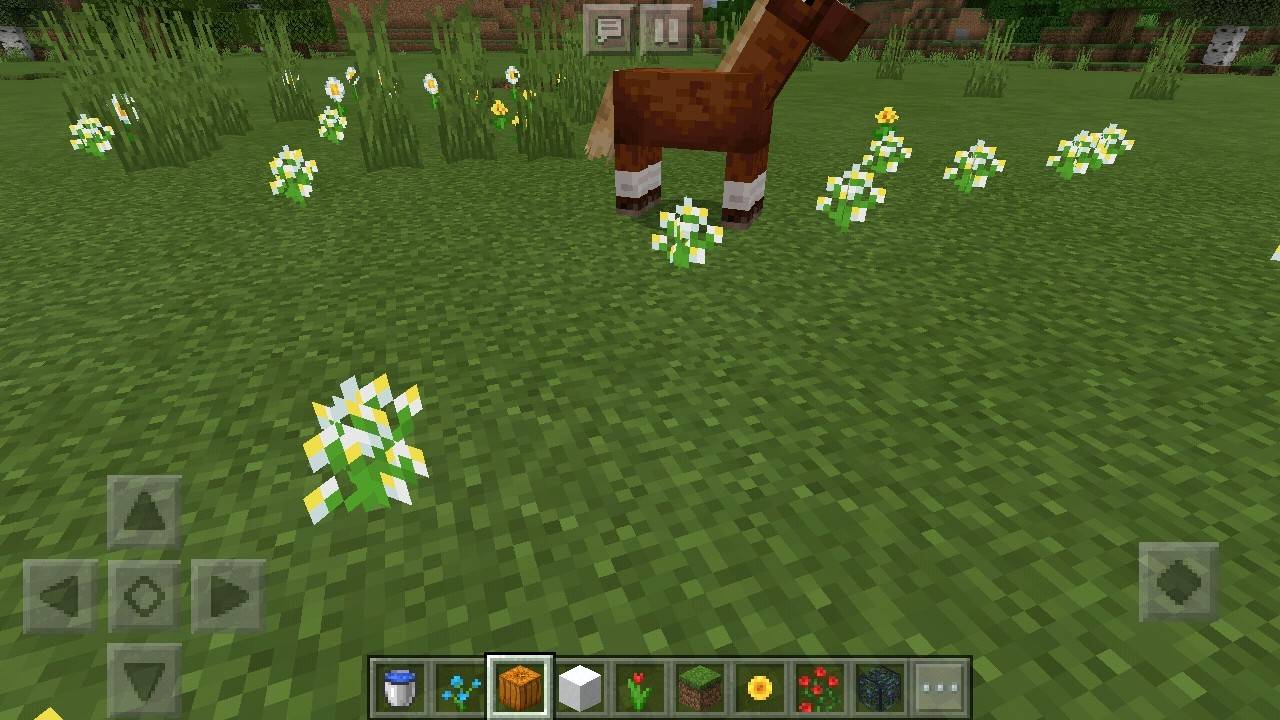1280x720 pixels.
Task: Select the dark spawner block slot
Action: [x=880, y=688]
